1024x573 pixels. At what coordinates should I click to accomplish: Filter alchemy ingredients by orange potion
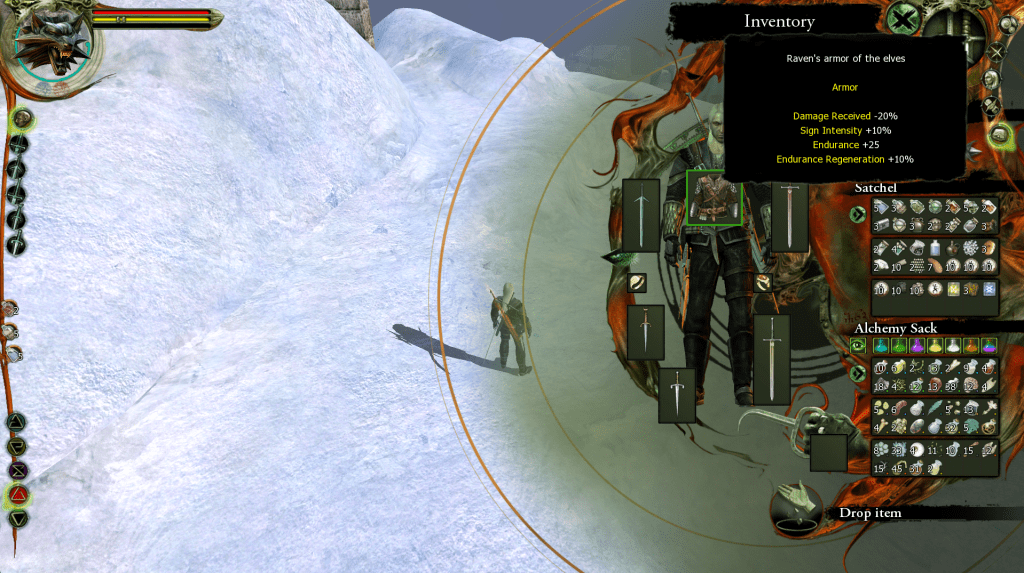971,346
